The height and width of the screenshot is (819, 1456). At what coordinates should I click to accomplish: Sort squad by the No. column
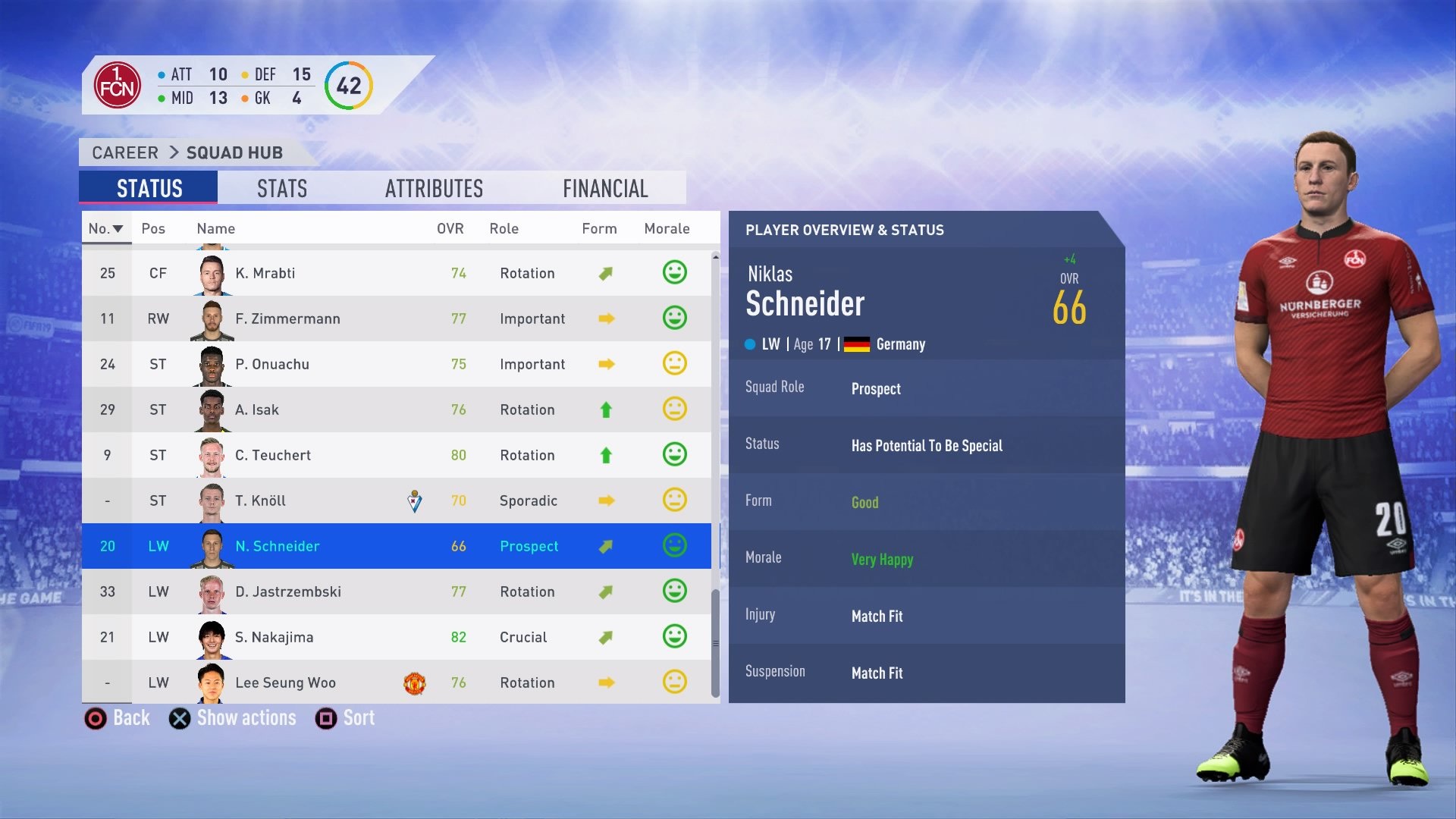point(105,228)
